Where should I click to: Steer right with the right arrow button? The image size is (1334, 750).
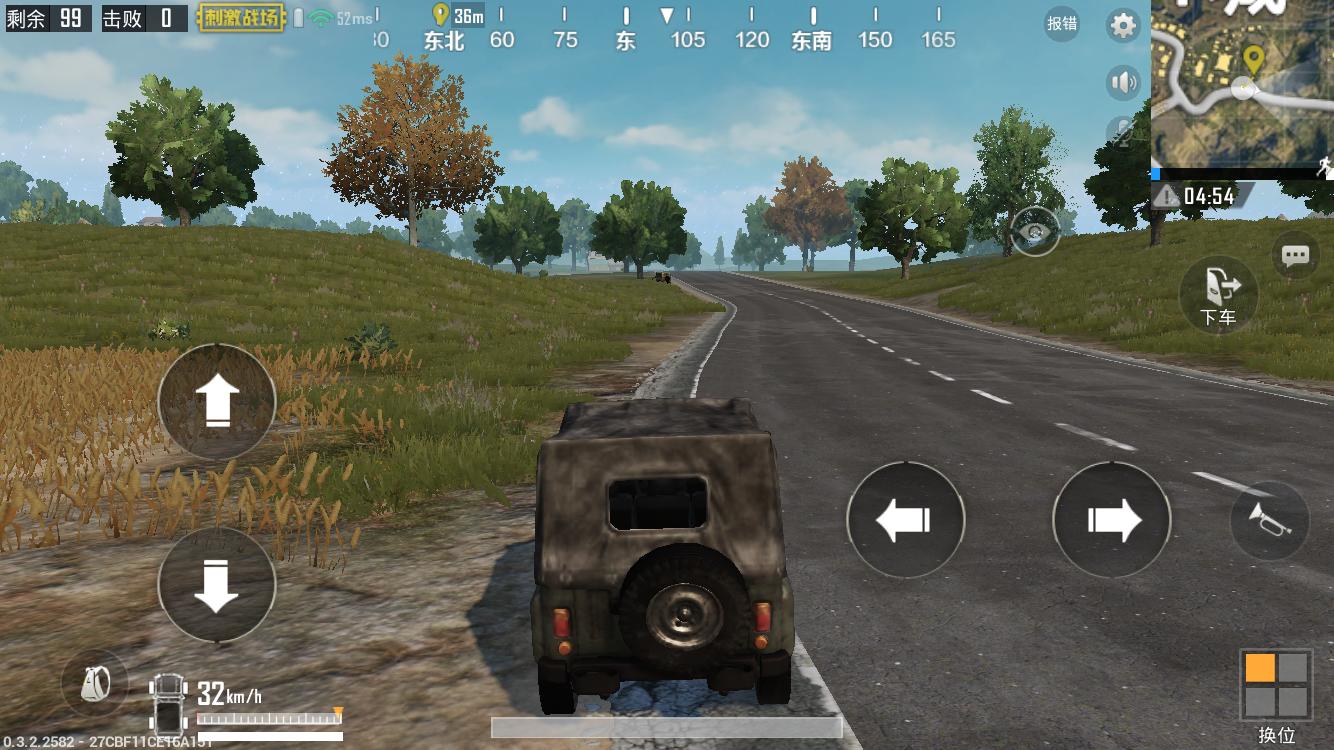1112,520
